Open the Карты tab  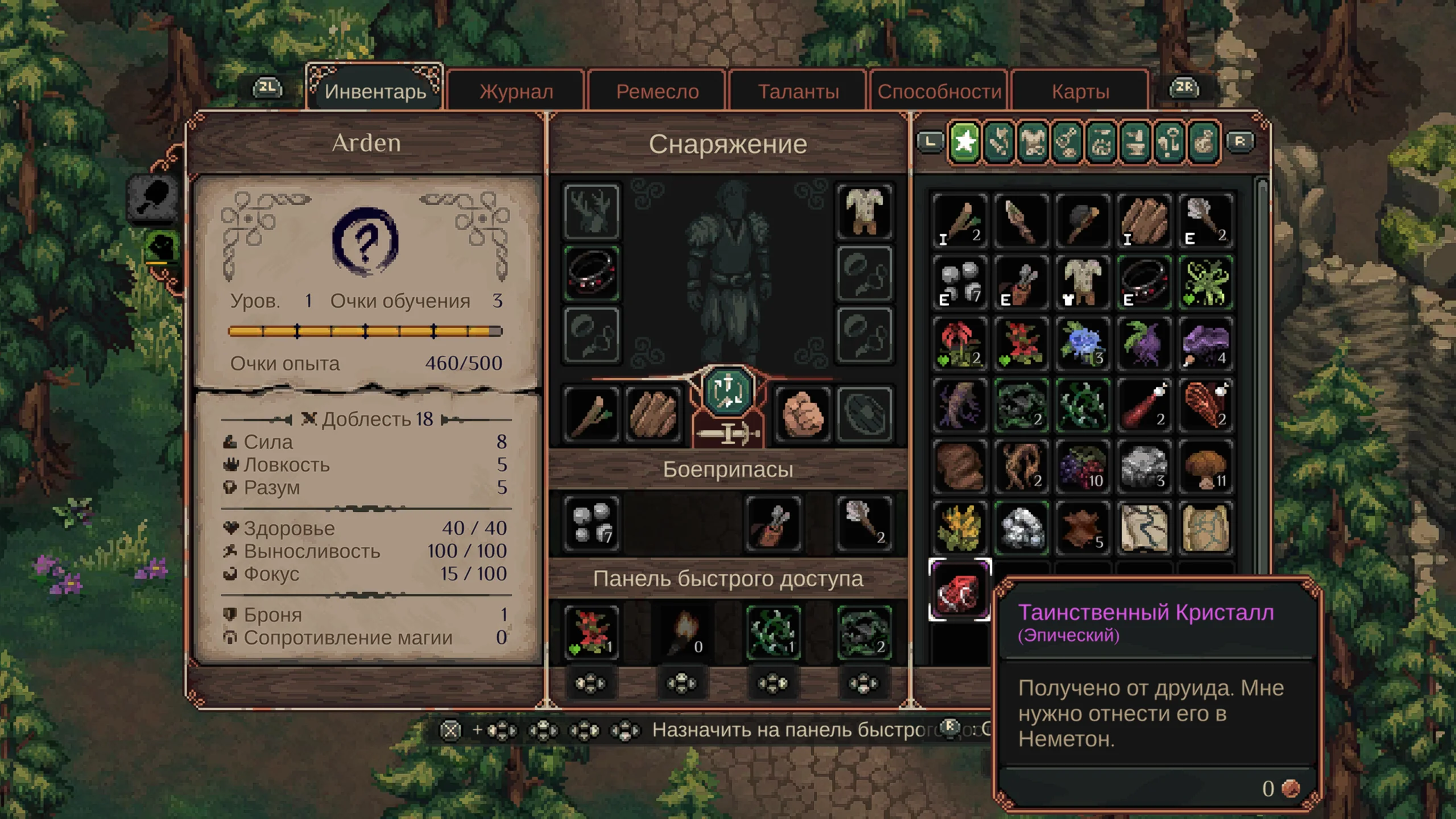pyautogui.click(x=1080, y=91)
